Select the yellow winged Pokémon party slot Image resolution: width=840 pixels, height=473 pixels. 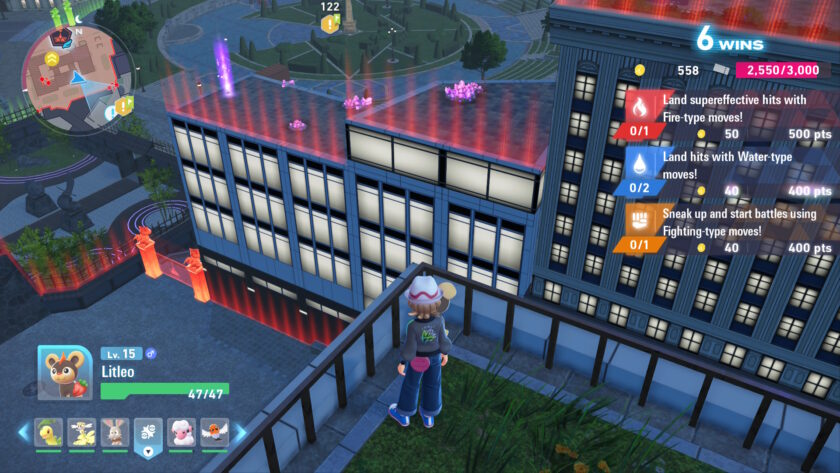pos(82,432)
